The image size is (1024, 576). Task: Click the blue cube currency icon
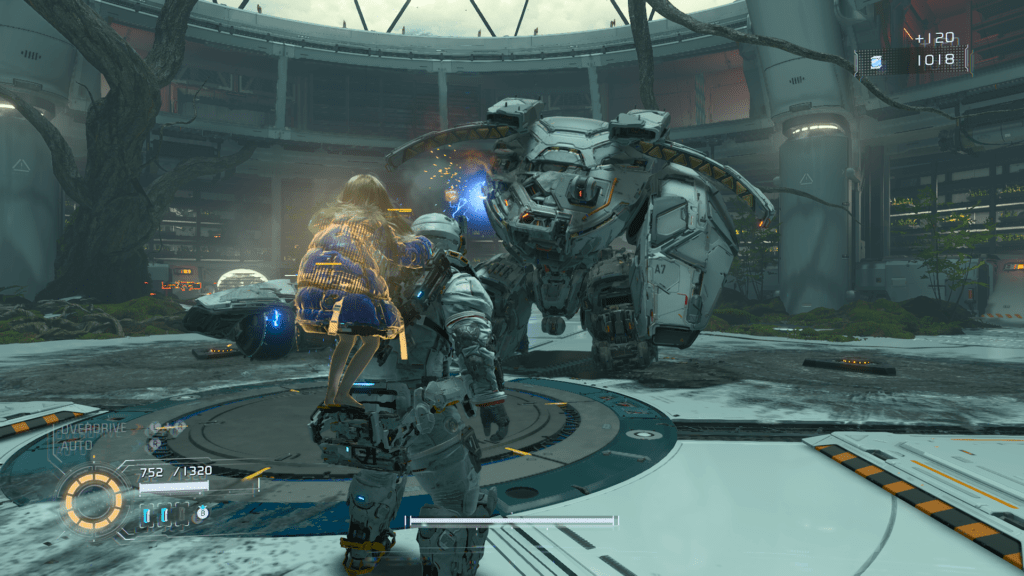[x=877, y=62]
